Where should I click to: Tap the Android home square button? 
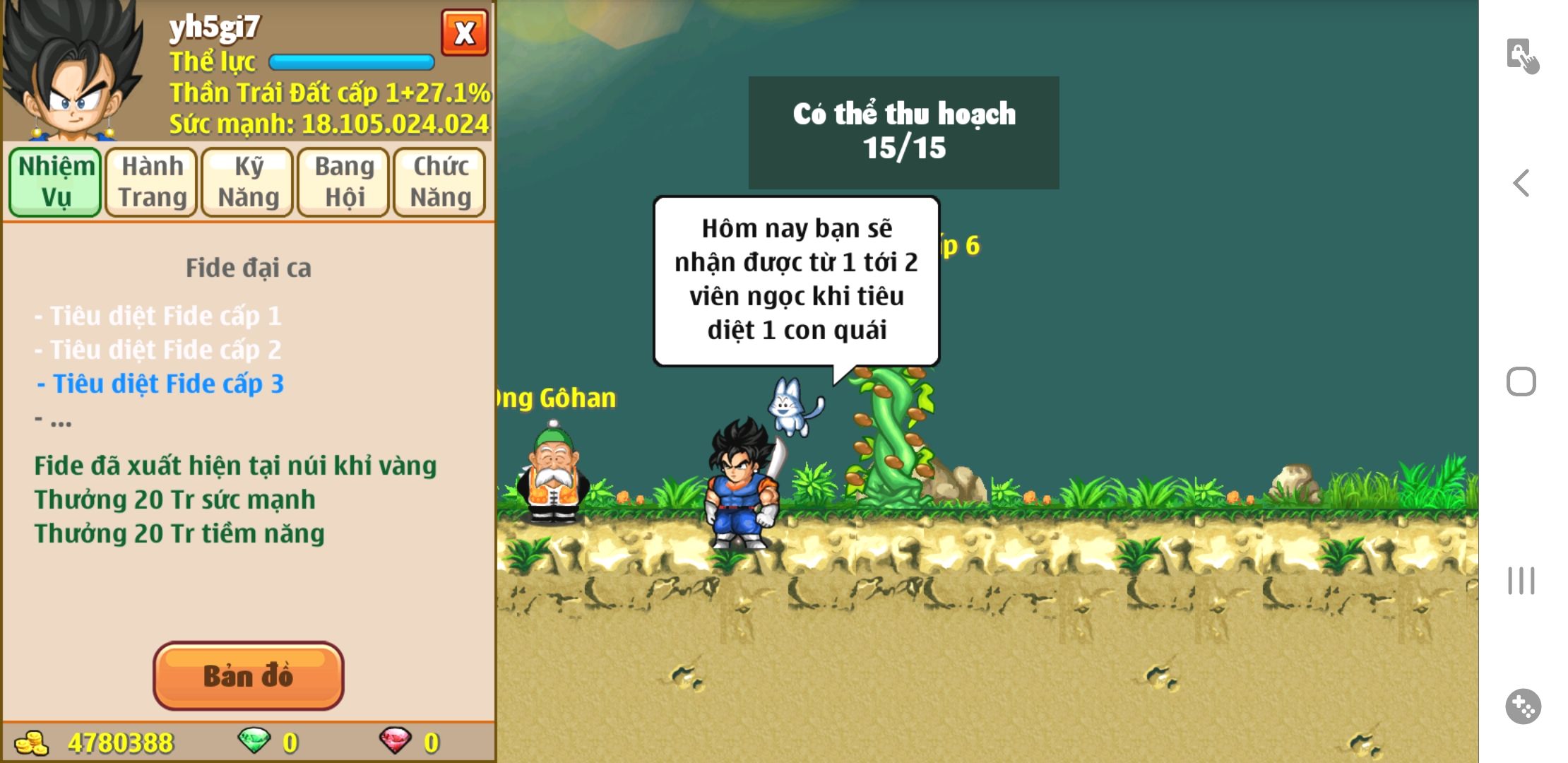tap(1521, 382)
